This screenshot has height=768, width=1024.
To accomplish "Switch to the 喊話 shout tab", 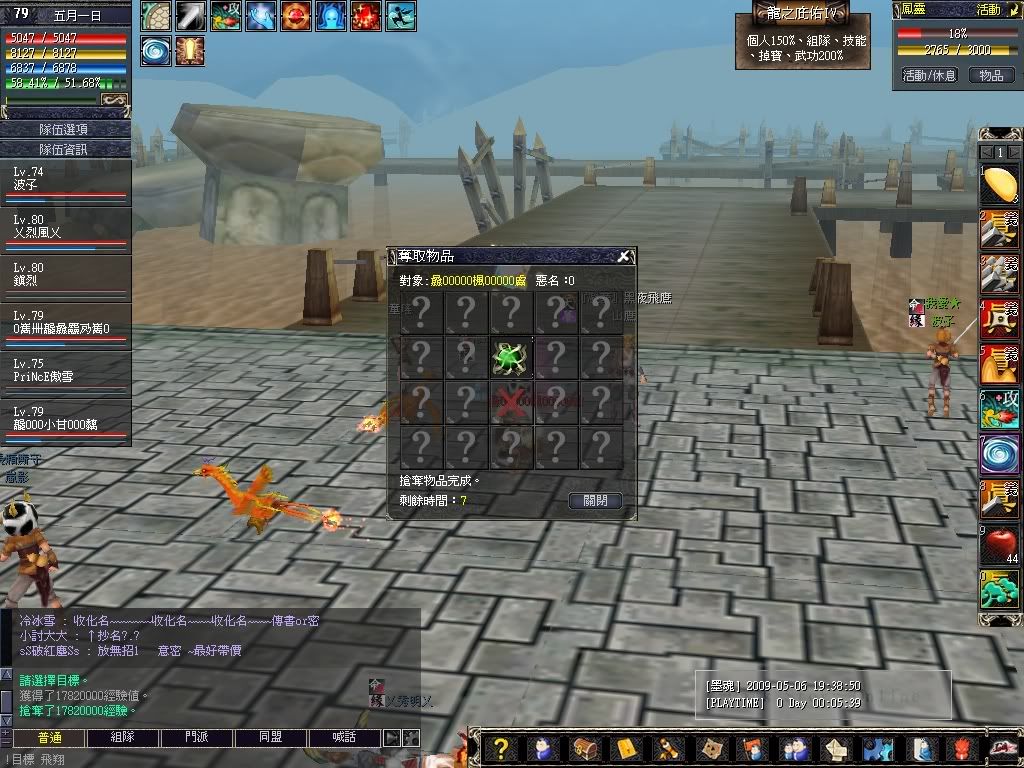I will pos(344,737).
